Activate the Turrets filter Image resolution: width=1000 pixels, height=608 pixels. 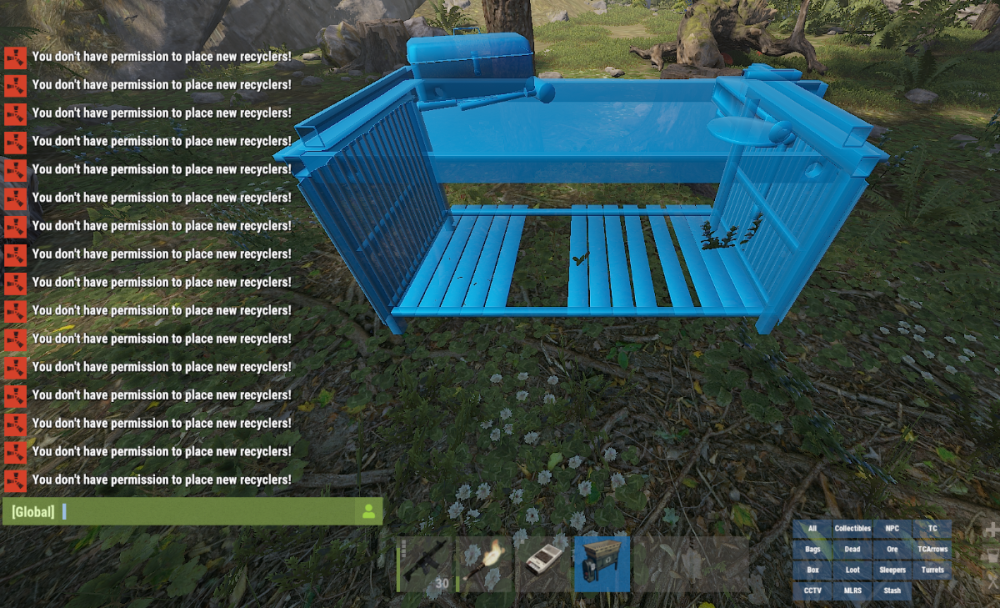point(932,570)
